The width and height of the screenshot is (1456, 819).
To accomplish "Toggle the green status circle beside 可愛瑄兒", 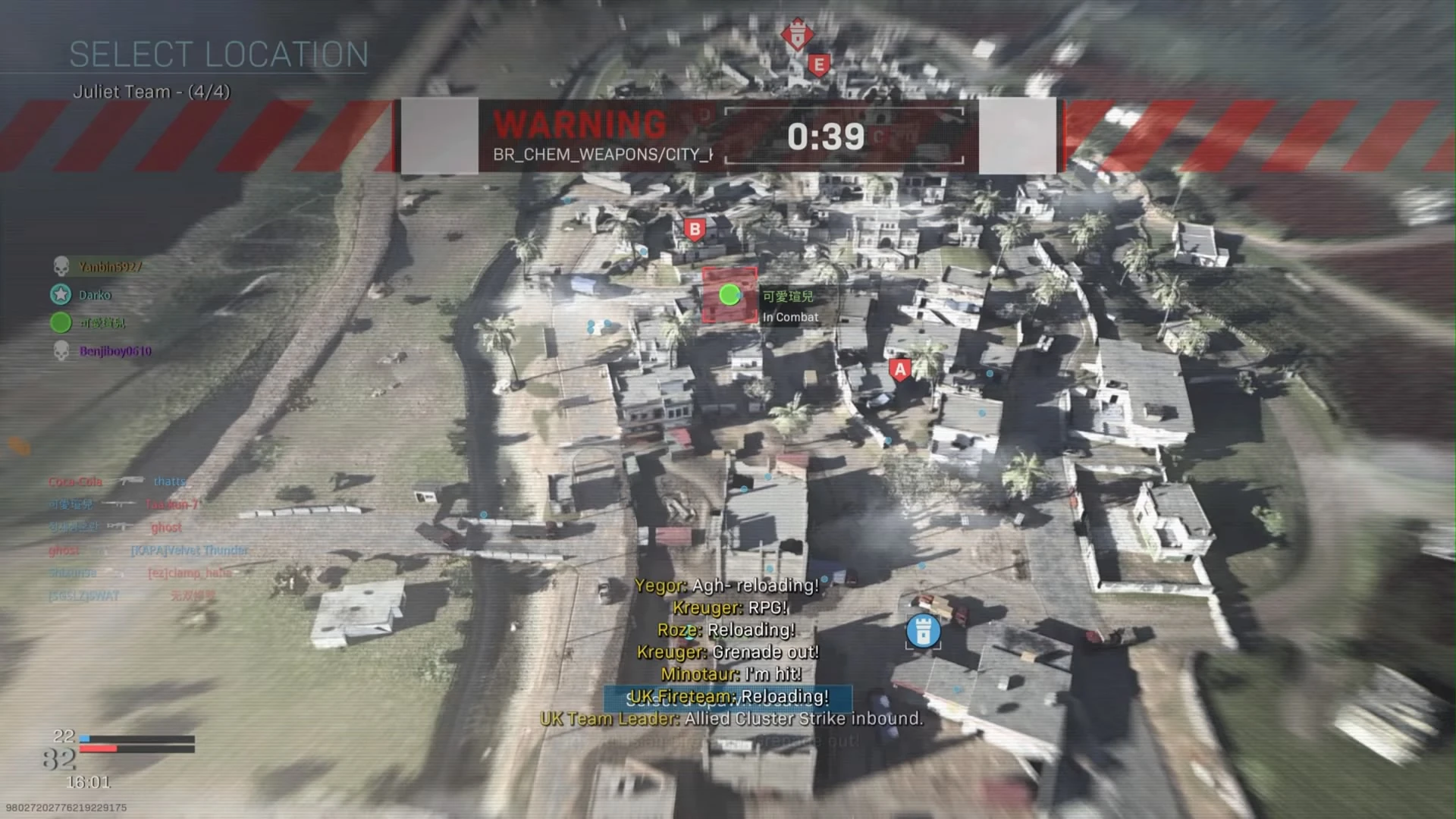I will (59, 322).
